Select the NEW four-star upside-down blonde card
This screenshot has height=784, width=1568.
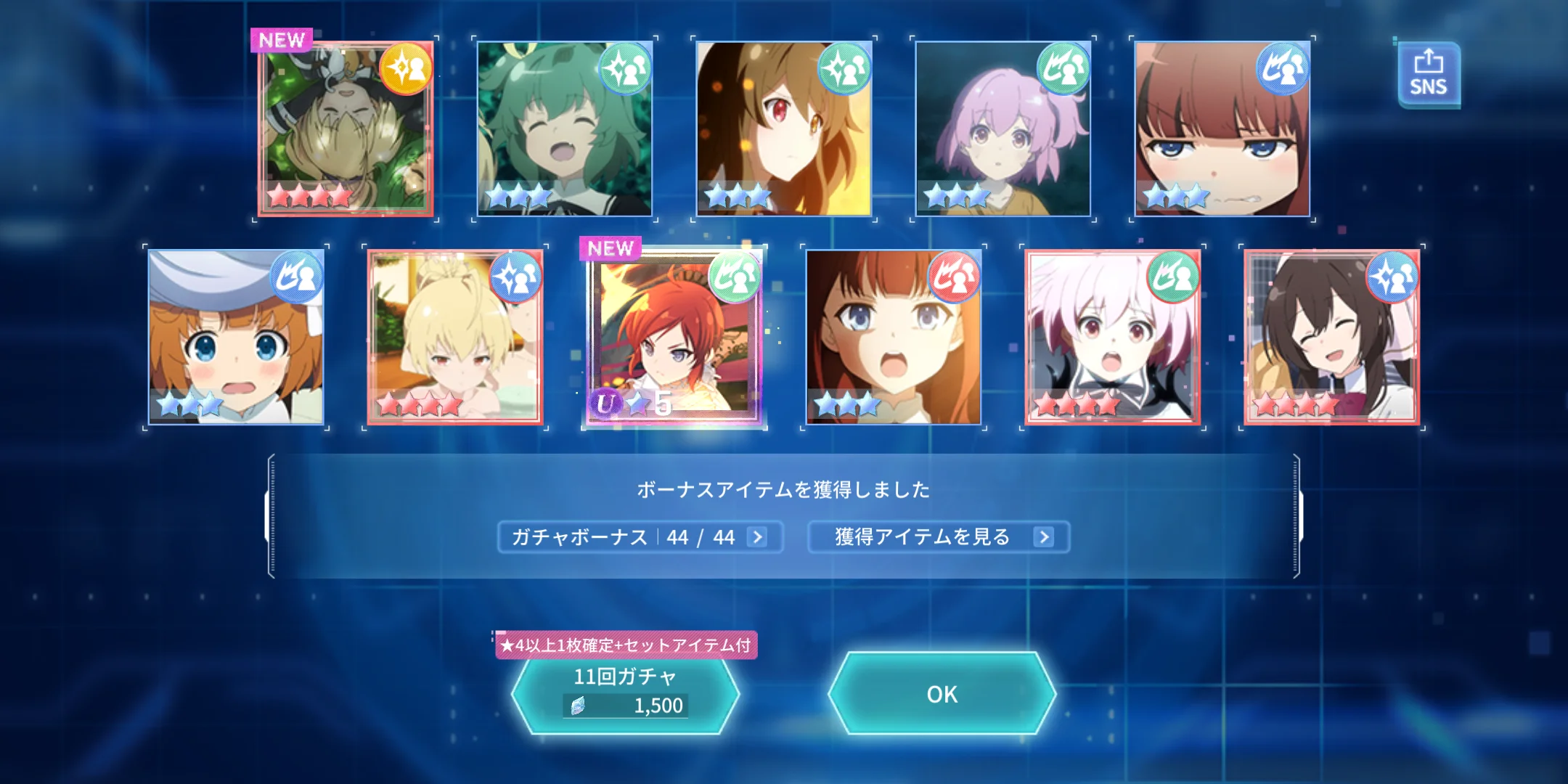click(x=346, y=128)
